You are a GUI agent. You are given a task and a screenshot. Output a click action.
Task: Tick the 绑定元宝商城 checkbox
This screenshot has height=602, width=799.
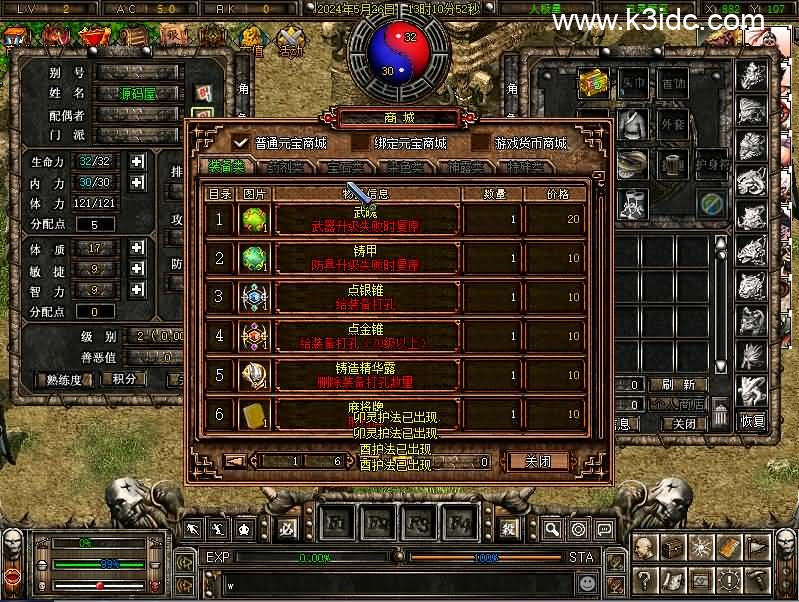tap(359, 143)
